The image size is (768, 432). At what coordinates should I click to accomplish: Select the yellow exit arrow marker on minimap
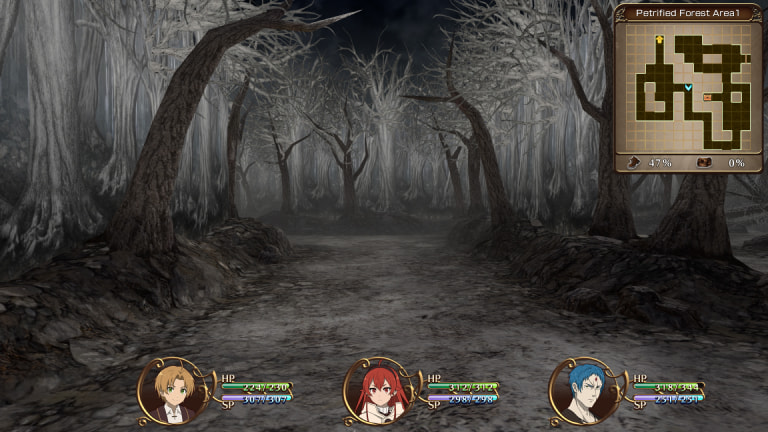click(x=660, y=40)
